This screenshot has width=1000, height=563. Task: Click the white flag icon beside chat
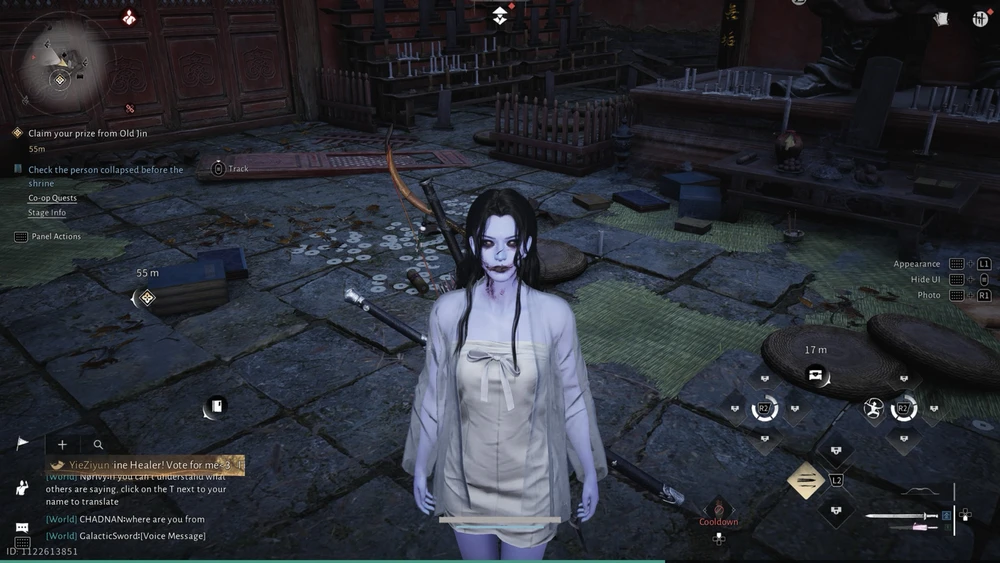tap(22, 444)
